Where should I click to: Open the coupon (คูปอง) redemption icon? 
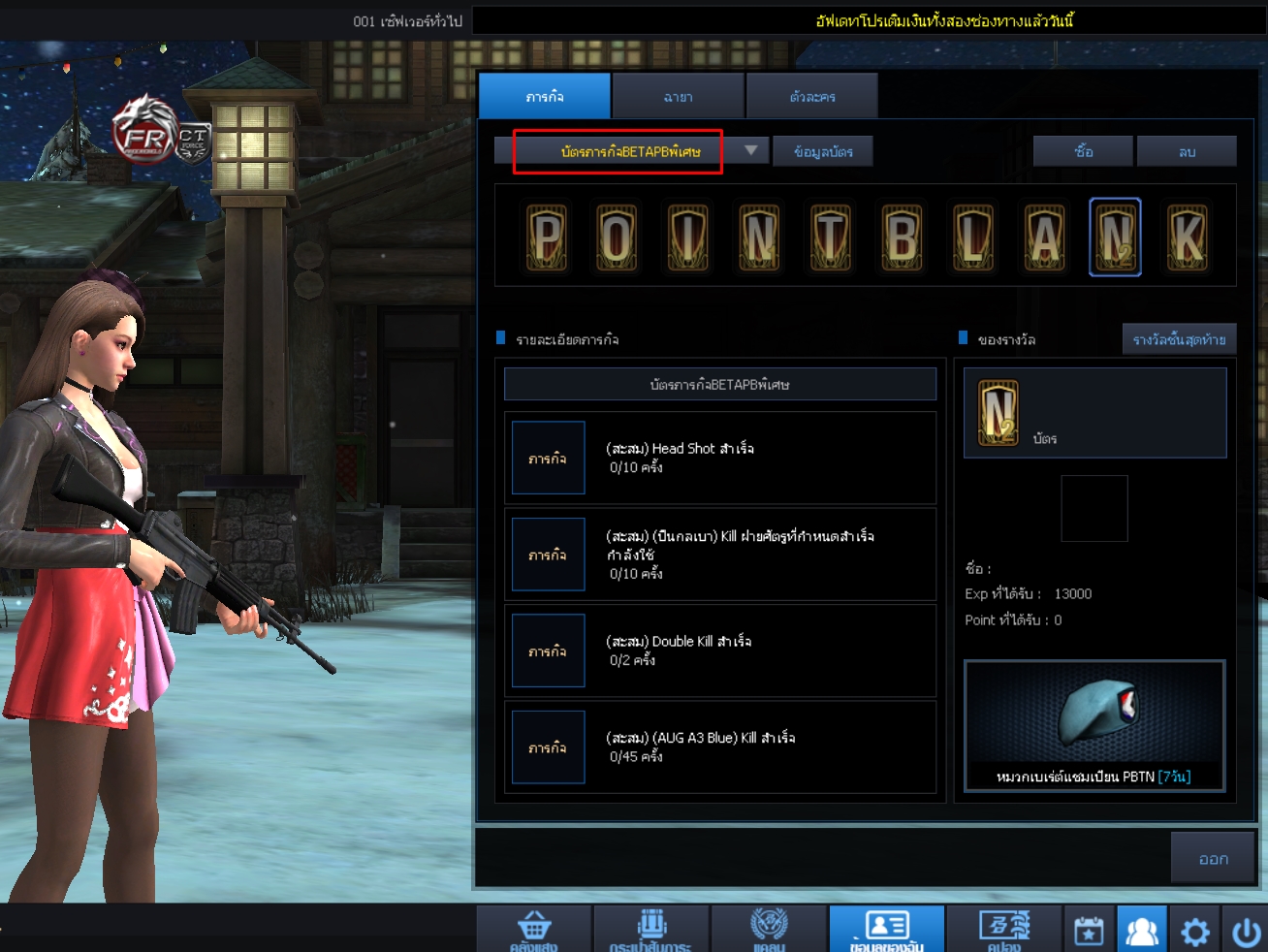point(1005,929)
